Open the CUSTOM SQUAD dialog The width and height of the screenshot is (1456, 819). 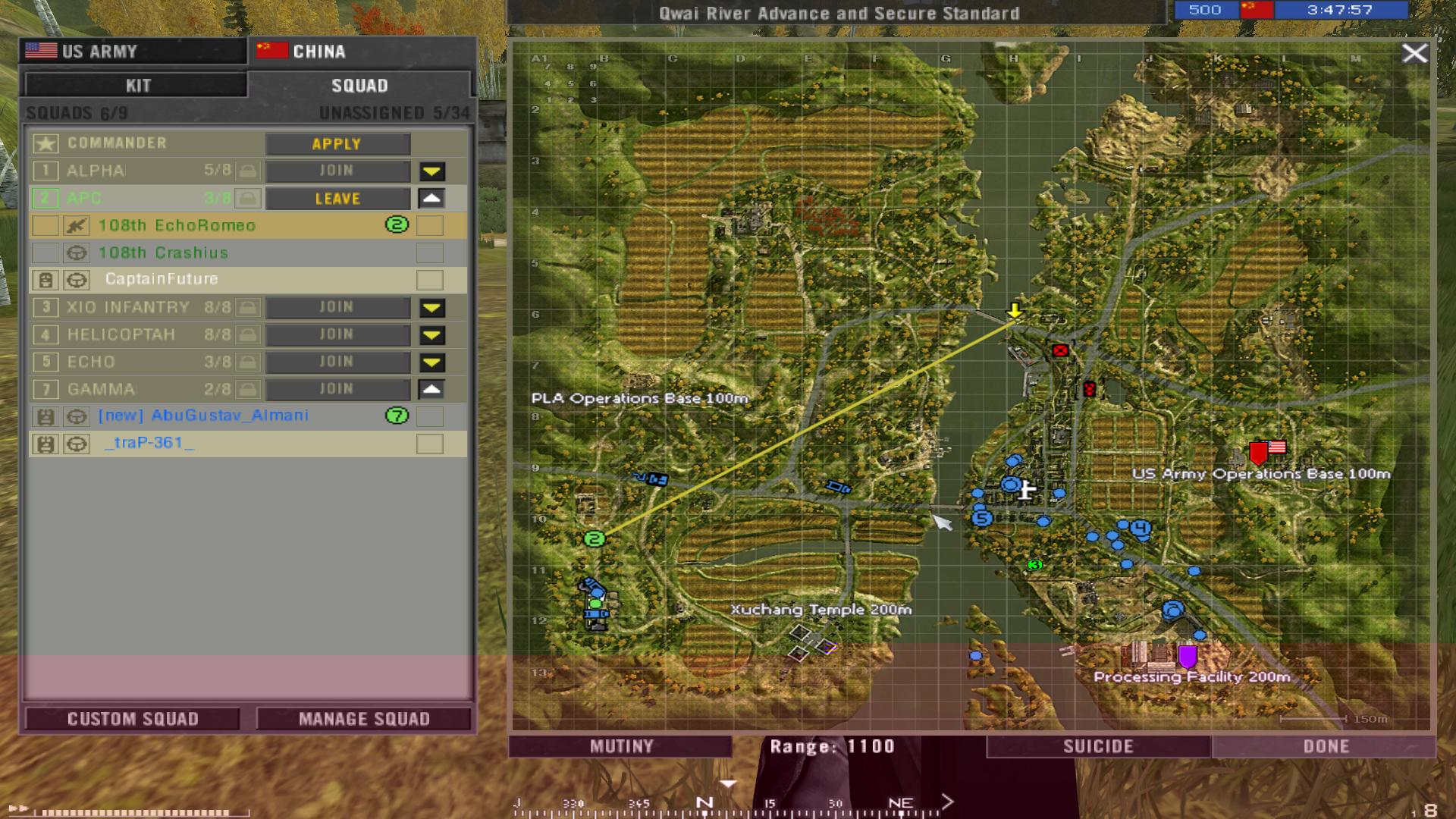[133, 719]
